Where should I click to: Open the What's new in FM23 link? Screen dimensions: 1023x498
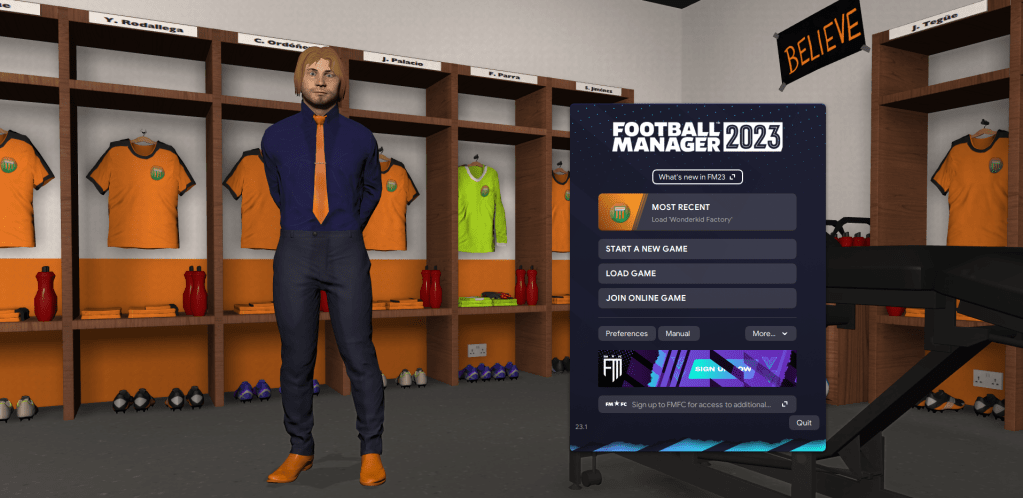[697, 177]
